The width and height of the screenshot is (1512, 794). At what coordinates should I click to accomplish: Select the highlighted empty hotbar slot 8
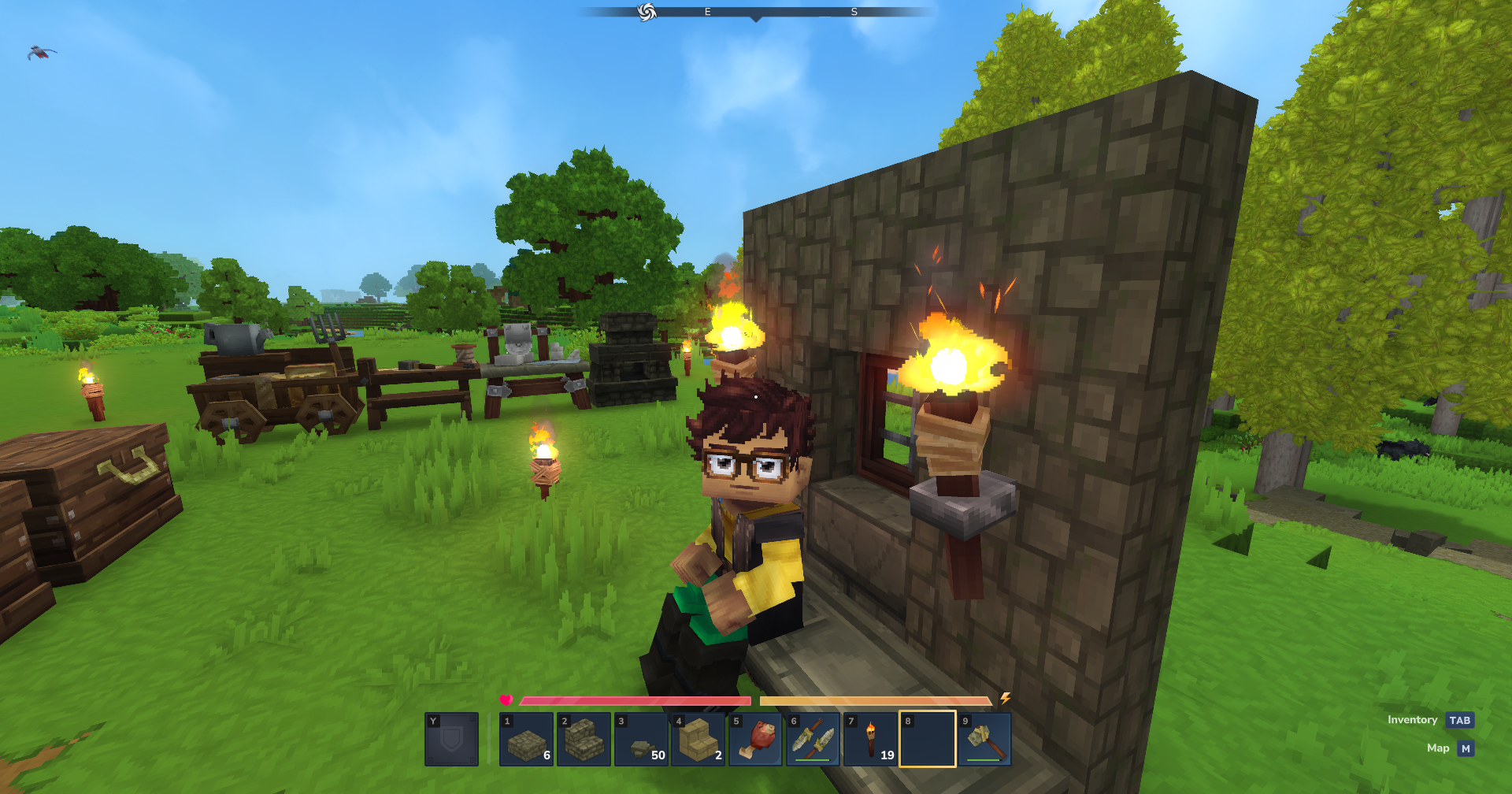(x=926, y=740)
